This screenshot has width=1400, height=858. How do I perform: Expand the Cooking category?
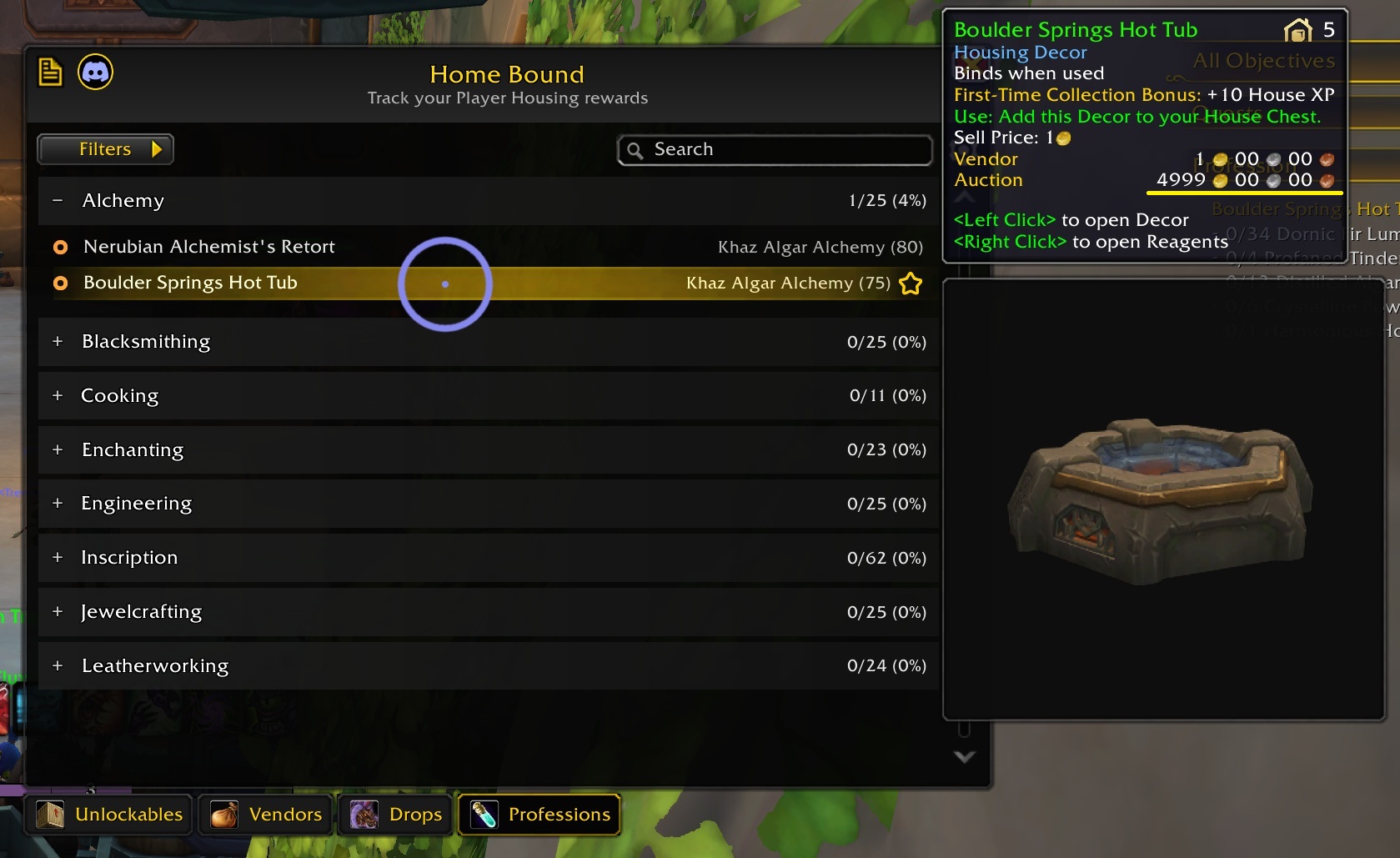coord(58,396)
